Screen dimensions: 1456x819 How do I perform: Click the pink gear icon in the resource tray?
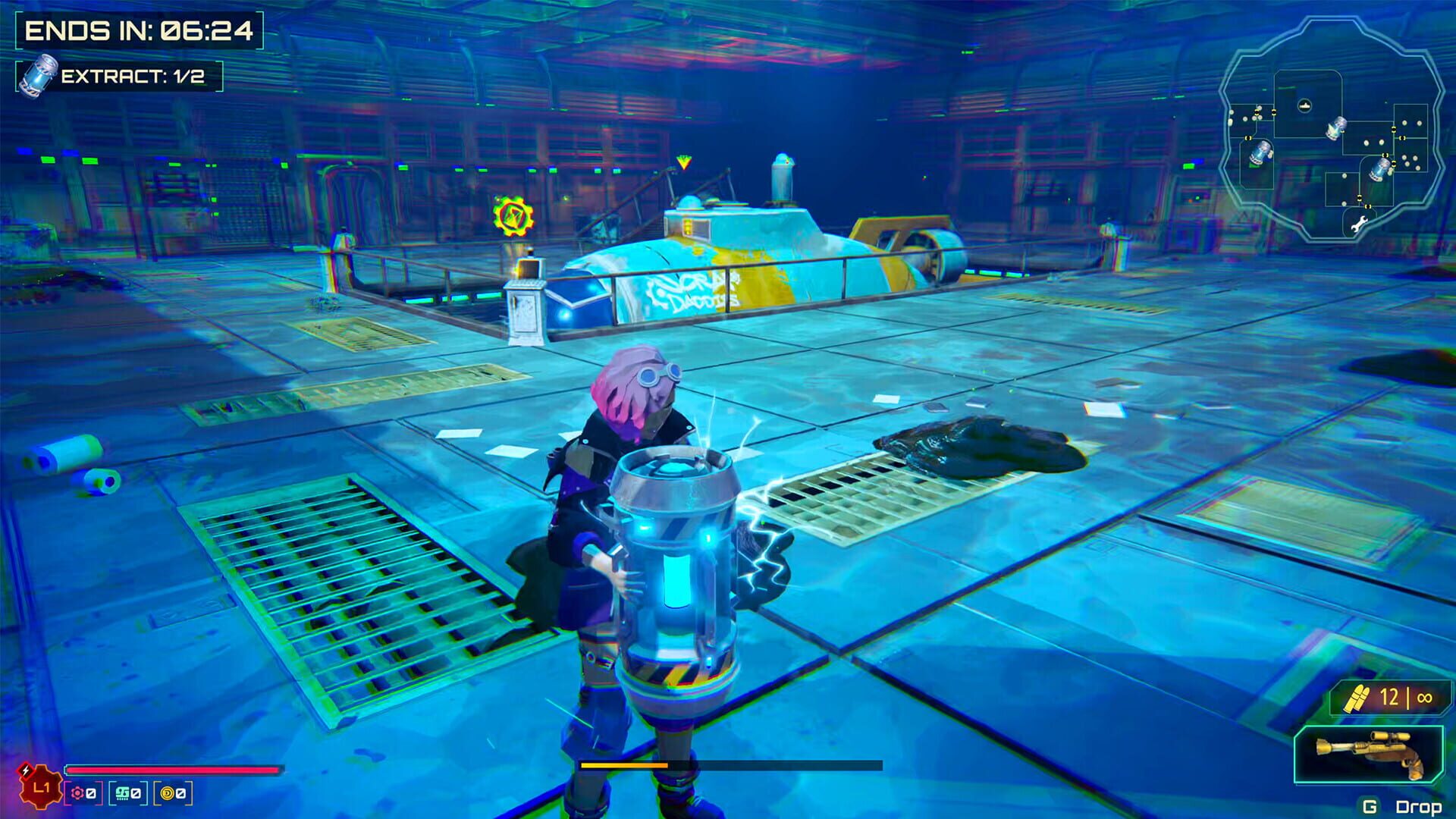77,793
